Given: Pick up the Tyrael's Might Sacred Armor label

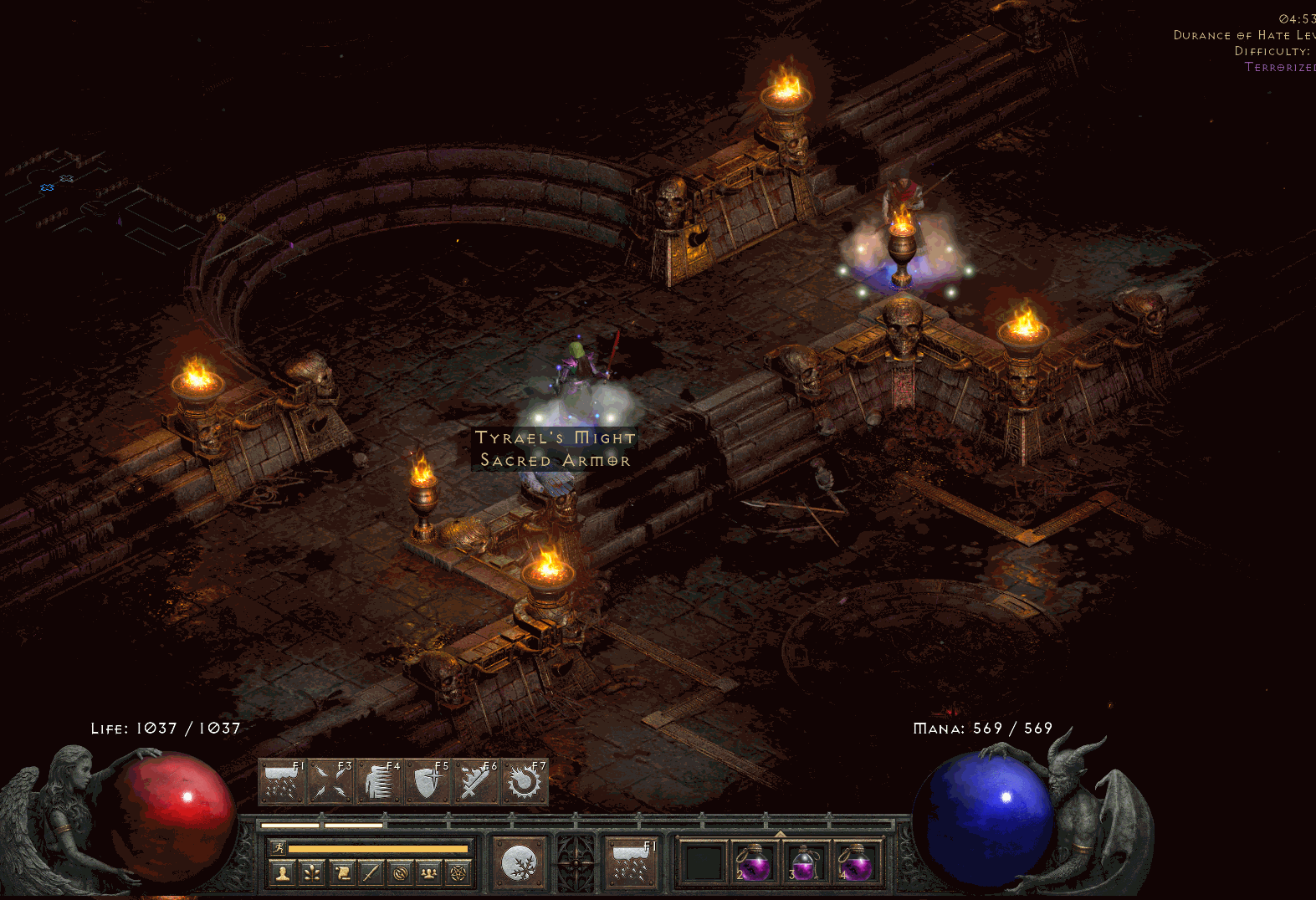Looking at the screenshot, I should tap(555, 449).
